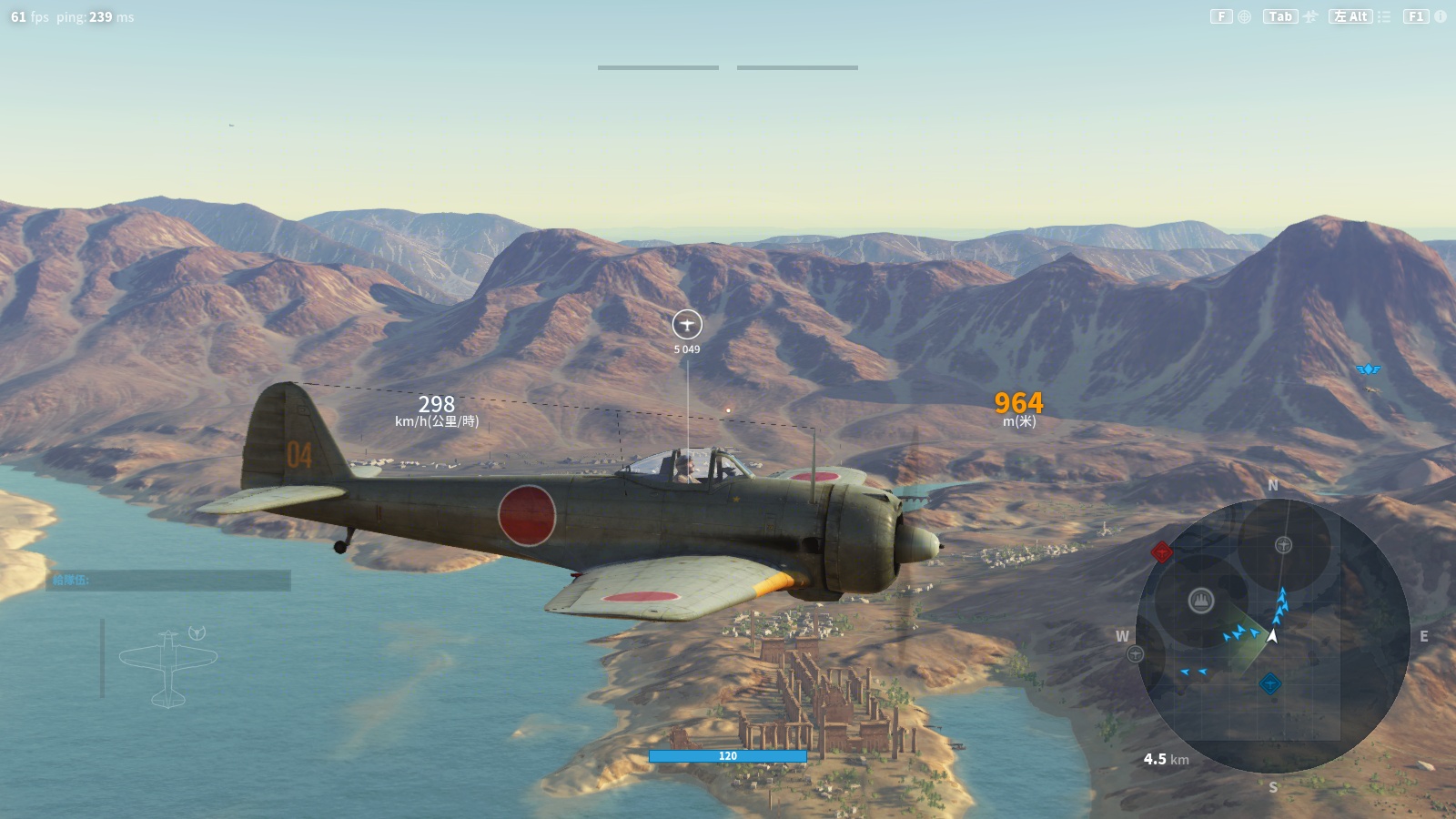Show the list icon next to Alt

1384,16
